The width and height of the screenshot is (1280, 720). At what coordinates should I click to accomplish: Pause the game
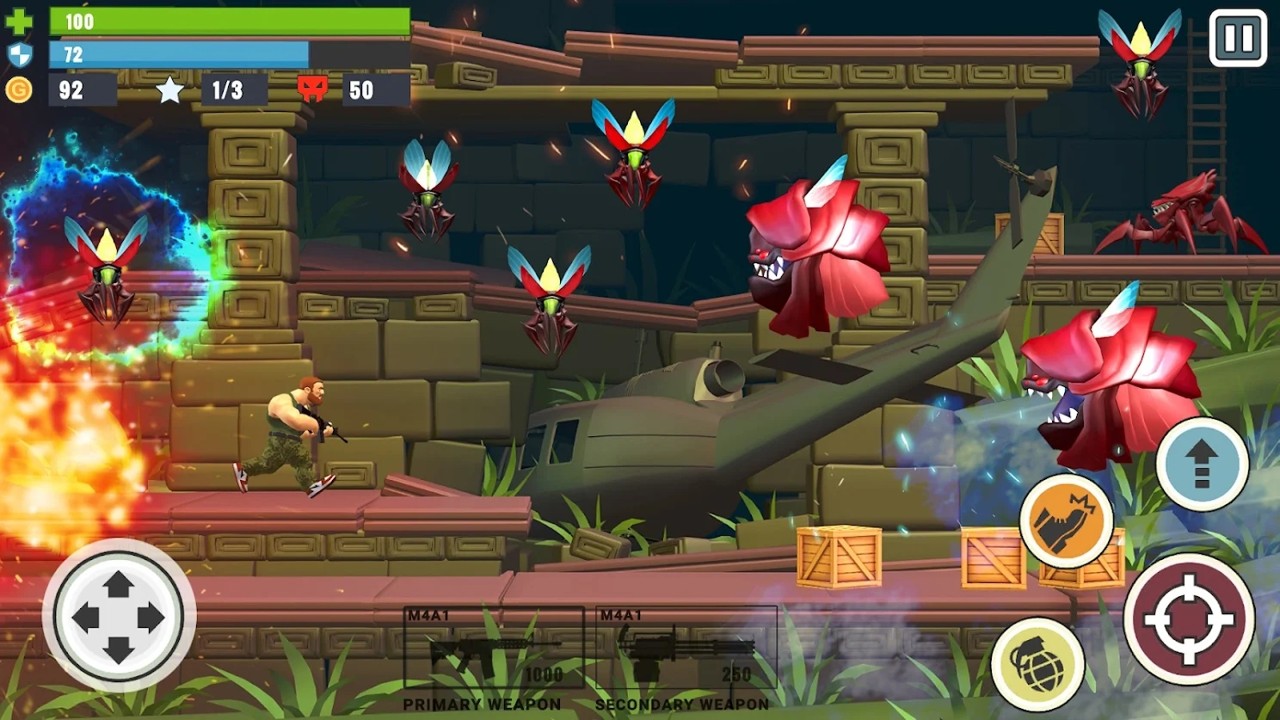point(1237,39)
